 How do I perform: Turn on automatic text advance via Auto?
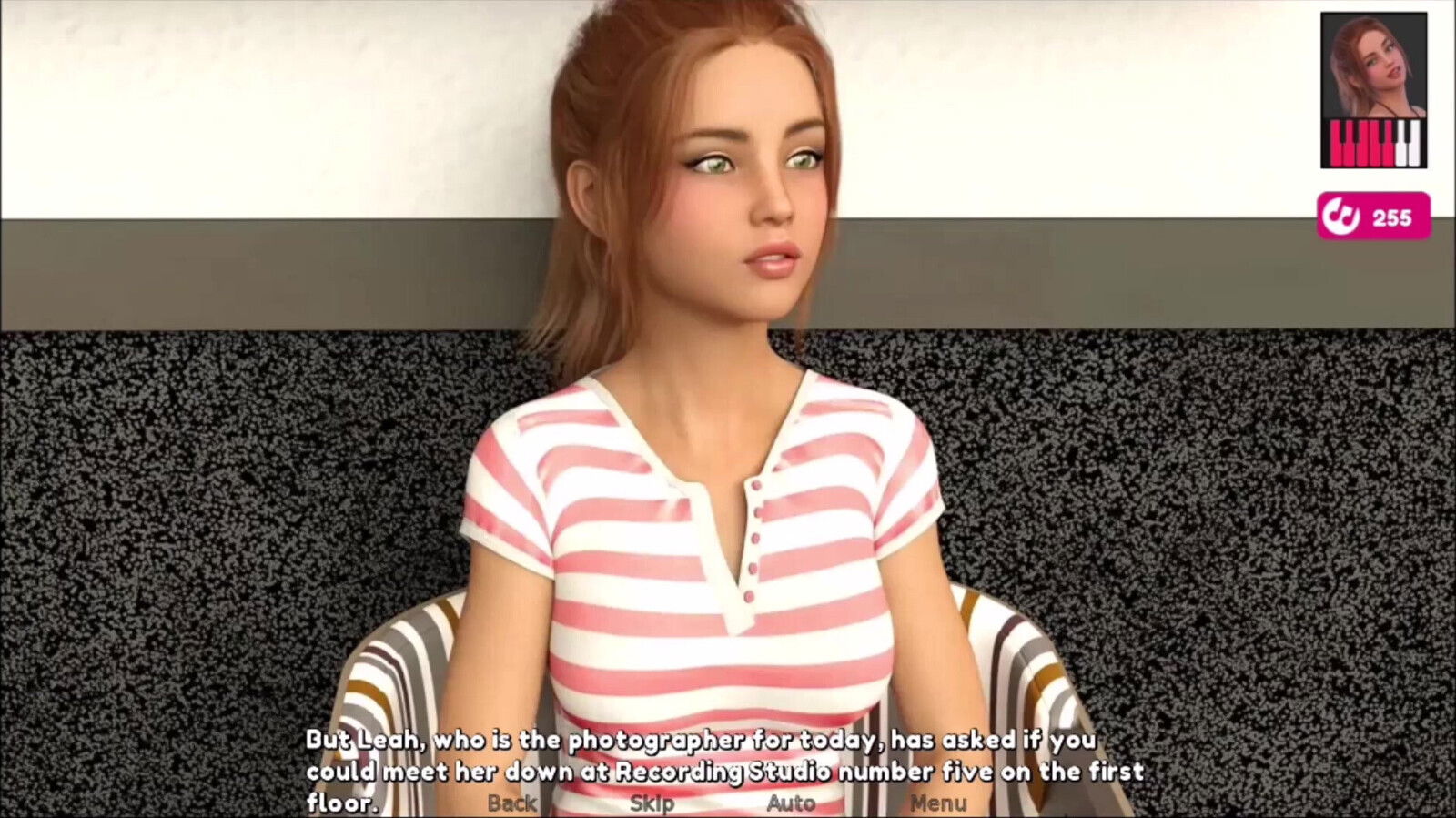click(x=791, y=803)
